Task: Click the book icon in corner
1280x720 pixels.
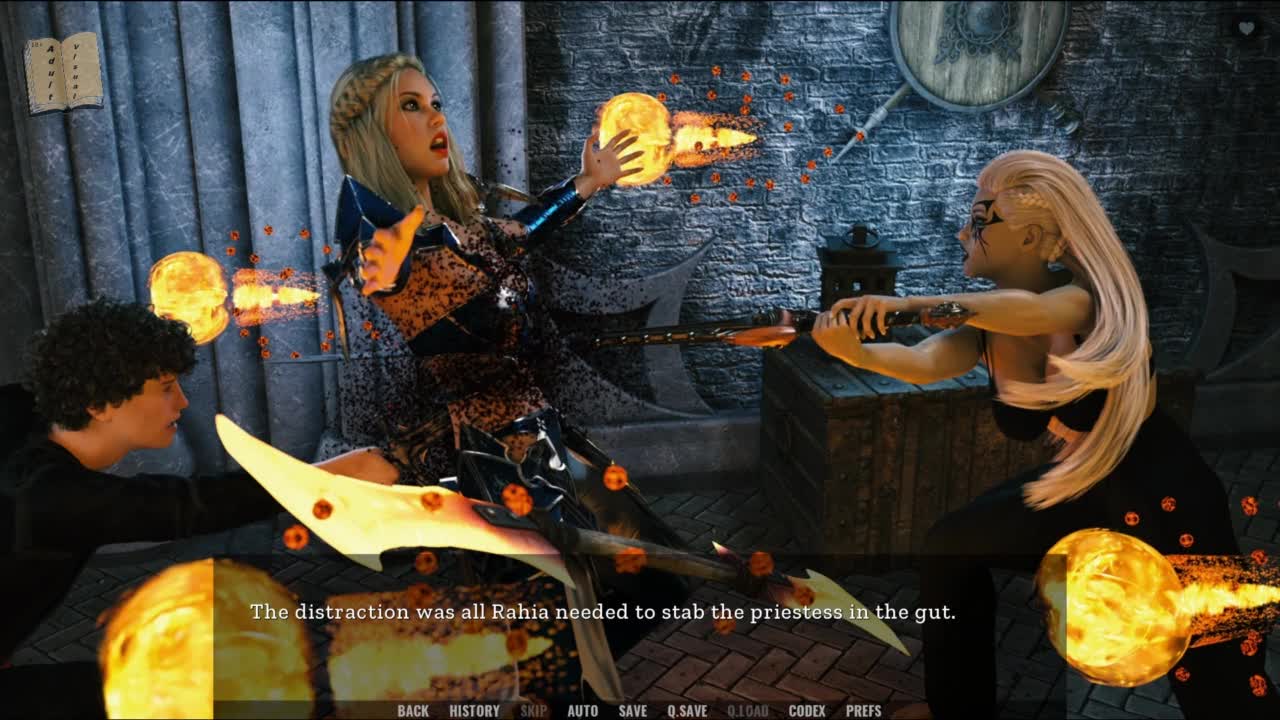Action: (63, 73)
